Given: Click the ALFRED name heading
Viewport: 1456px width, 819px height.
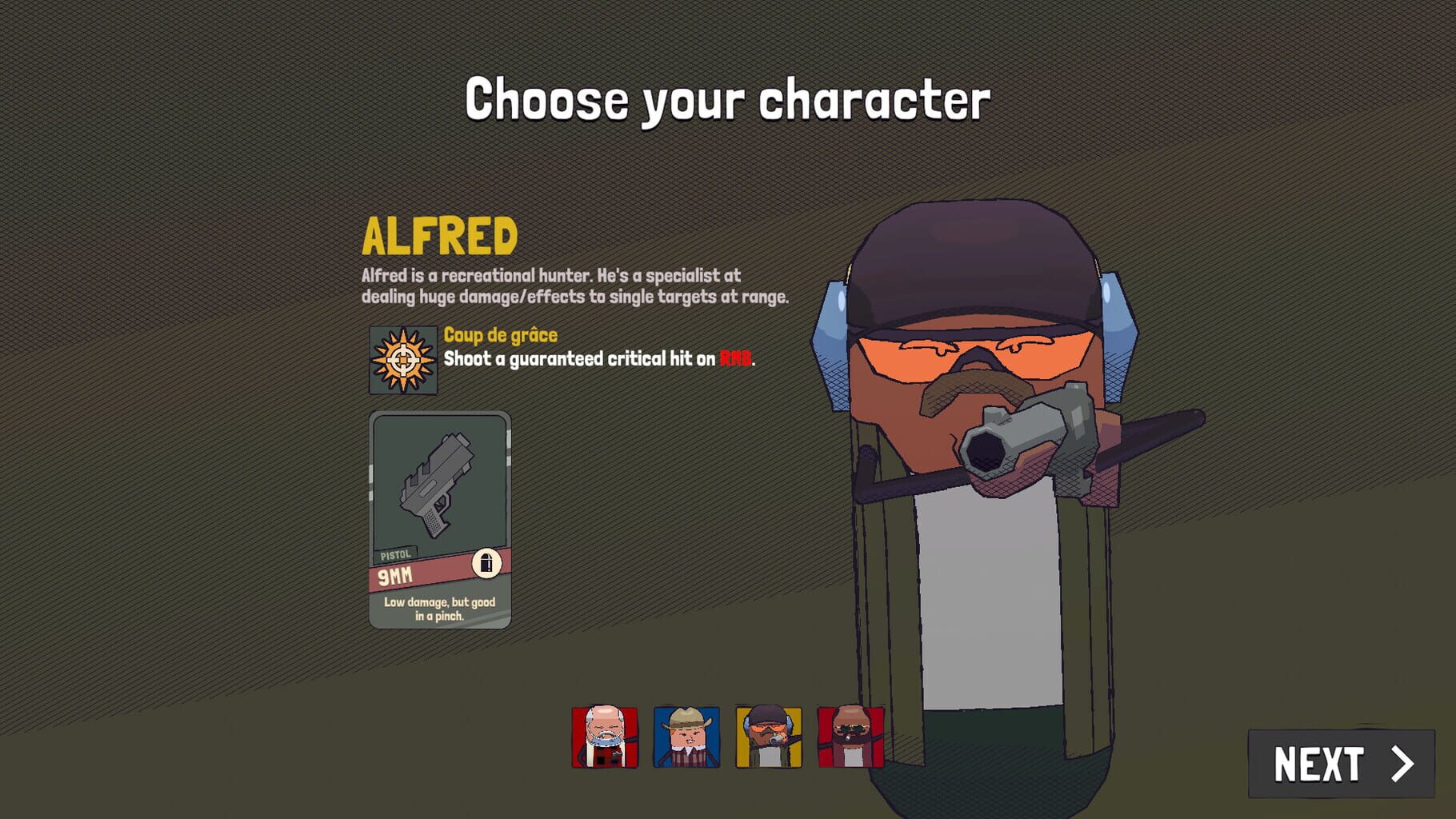Looking at the screenshot, I should 438,238.
